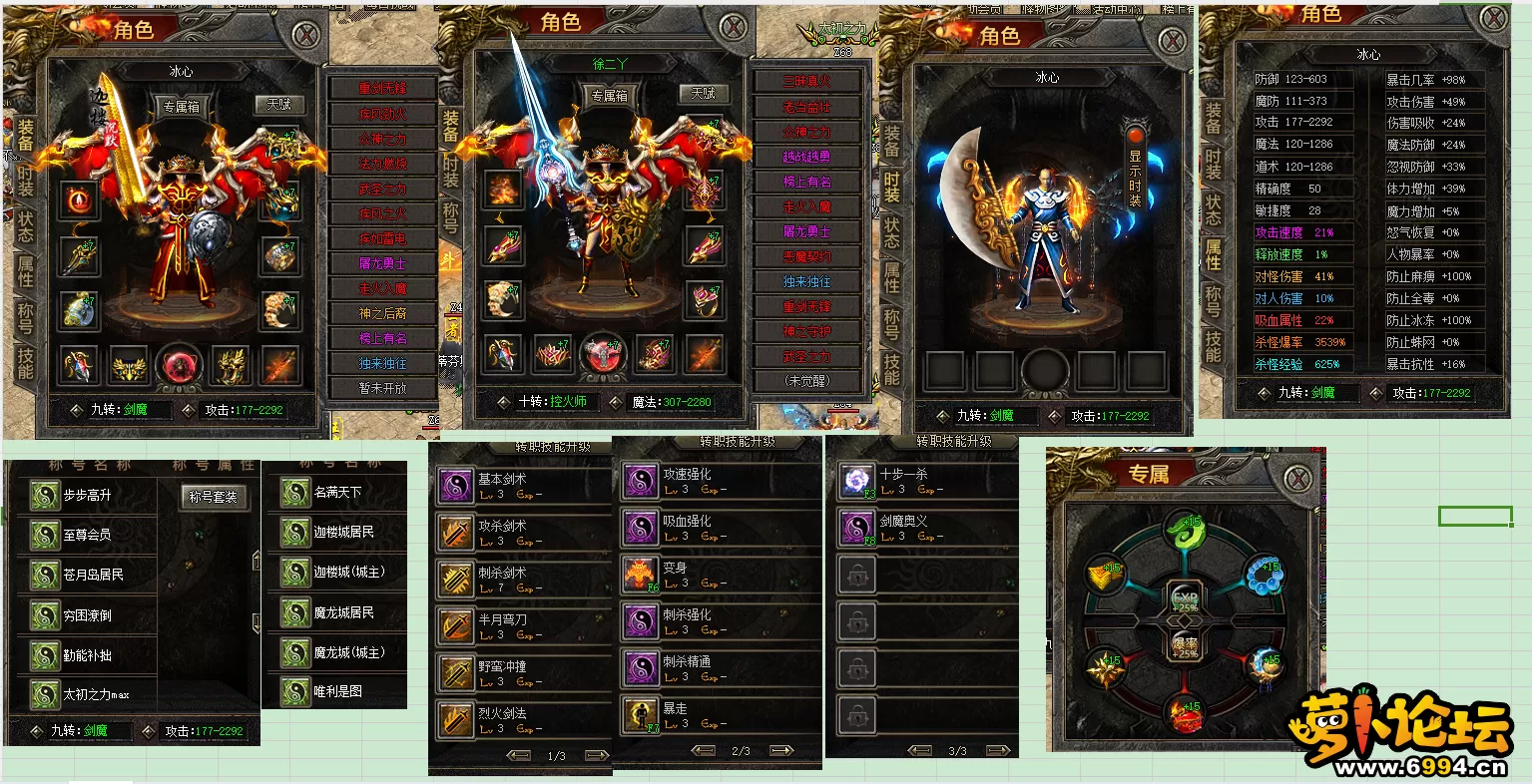Go back a page from skills page 3/3
This screenshot has width=1532, height=784.
click(919, 751)
